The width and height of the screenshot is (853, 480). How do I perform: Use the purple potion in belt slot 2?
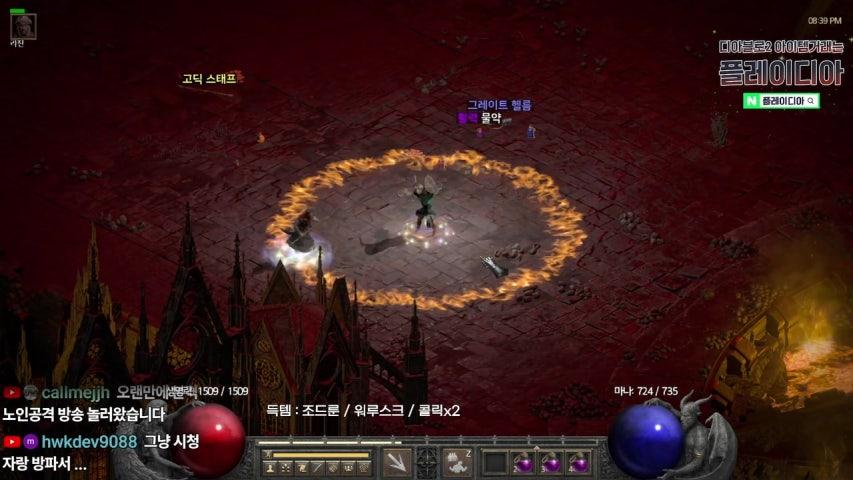click(x=522, y=462)
